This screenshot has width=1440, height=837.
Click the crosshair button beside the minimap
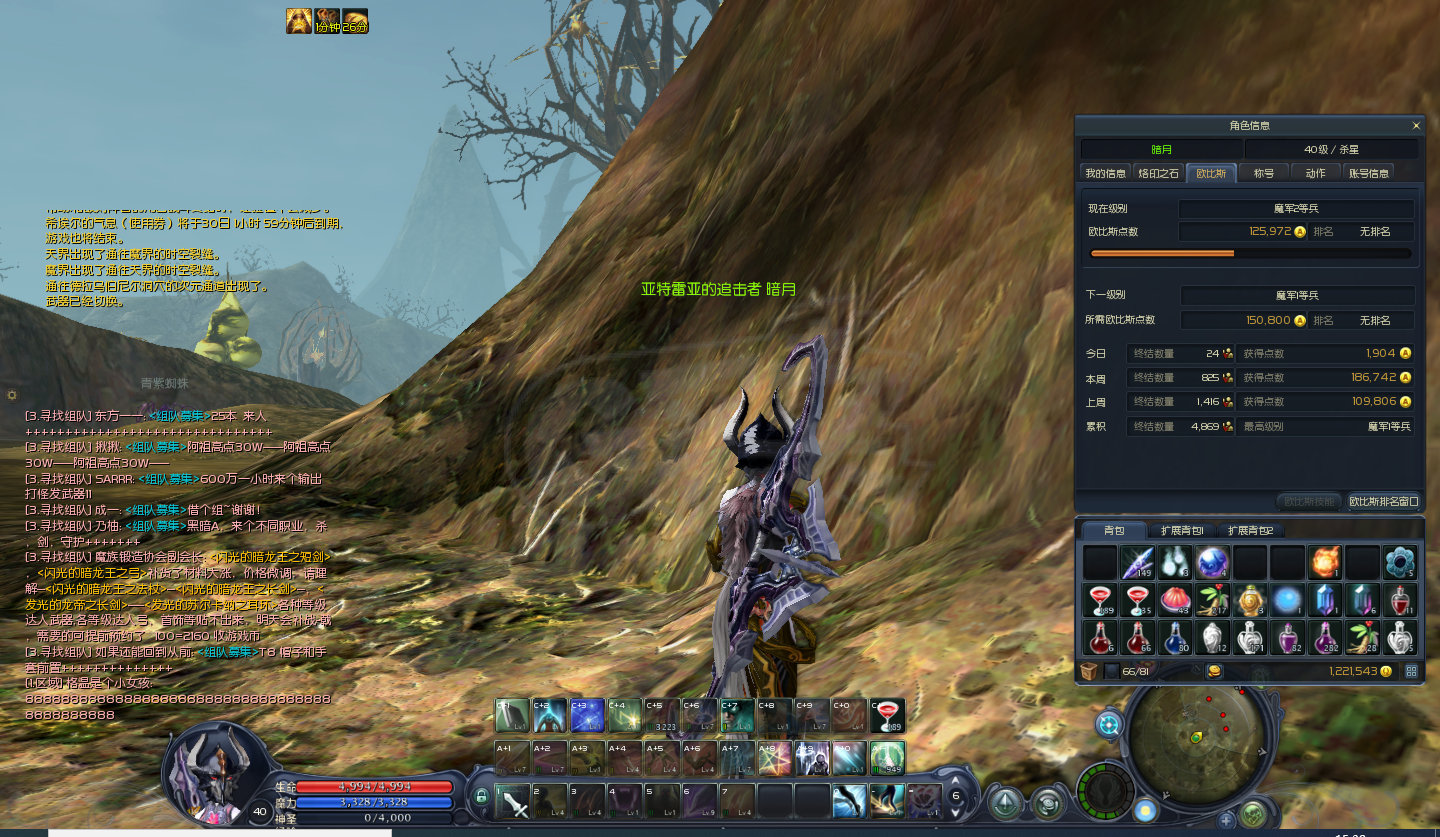(x=1109, y=724)
